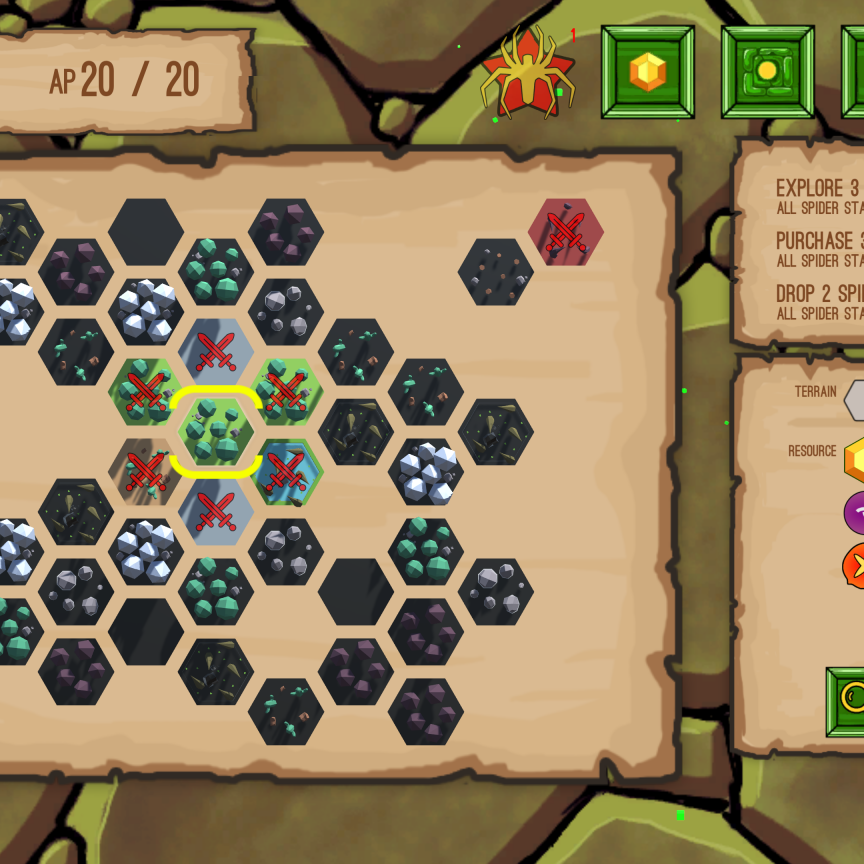Screen dimensions: 864x864
Task: Click the orange round resource icon
Action: (855, 566)
